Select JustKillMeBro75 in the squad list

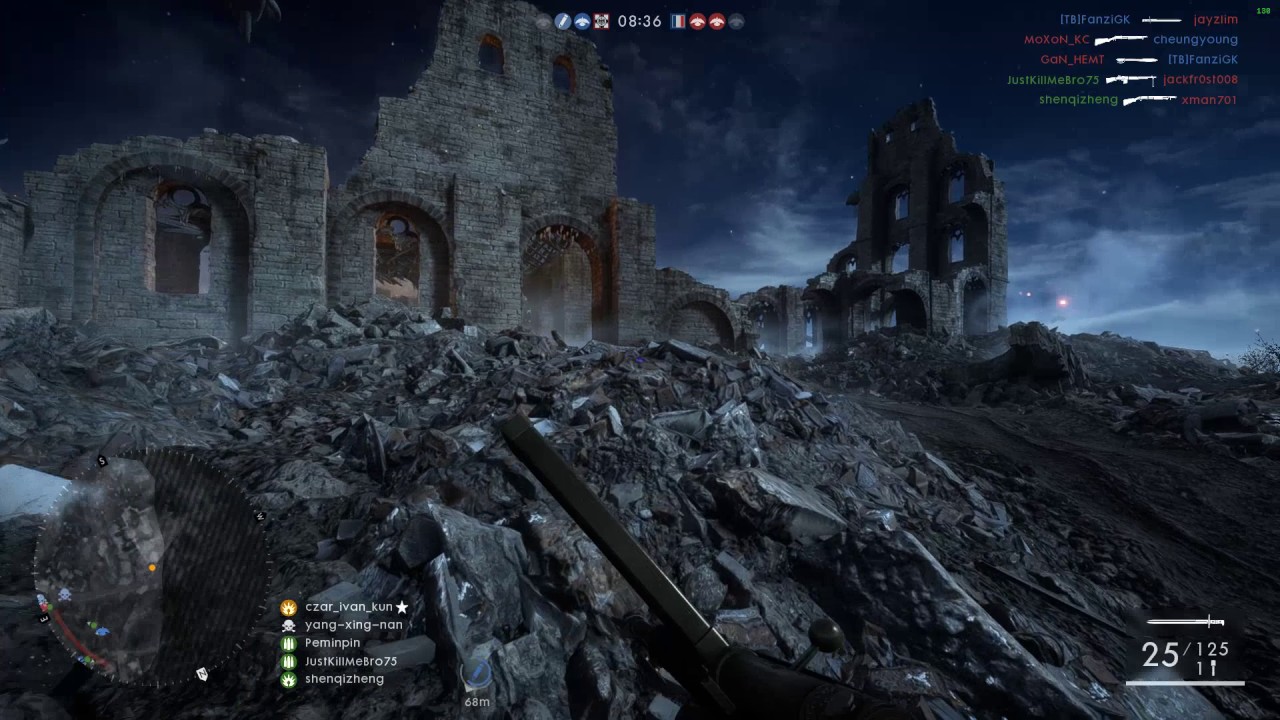click(x=350, y=661)
